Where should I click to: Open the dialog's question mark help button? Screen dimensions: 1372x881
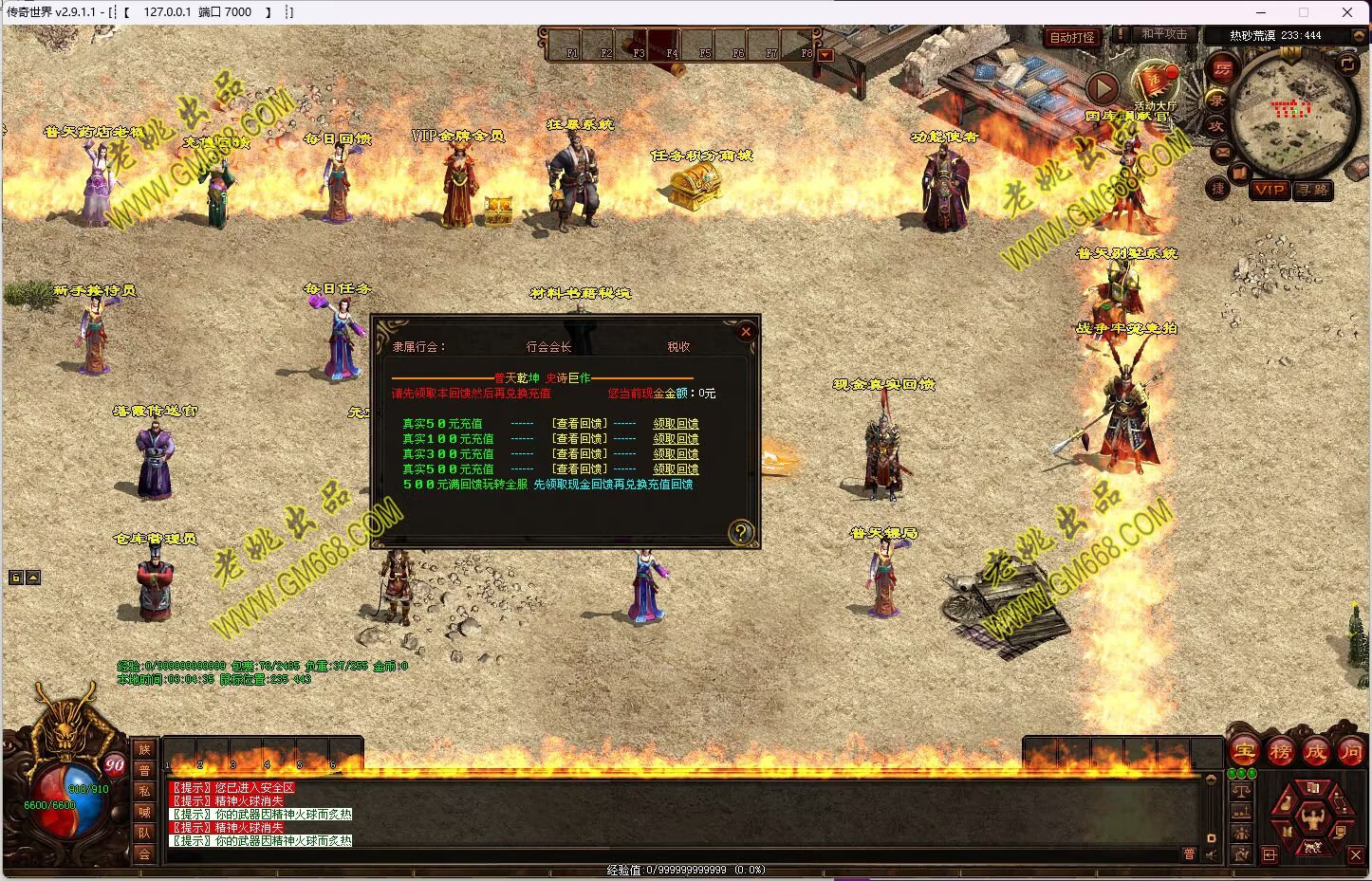pyautogui.click(x=741, y=533)
